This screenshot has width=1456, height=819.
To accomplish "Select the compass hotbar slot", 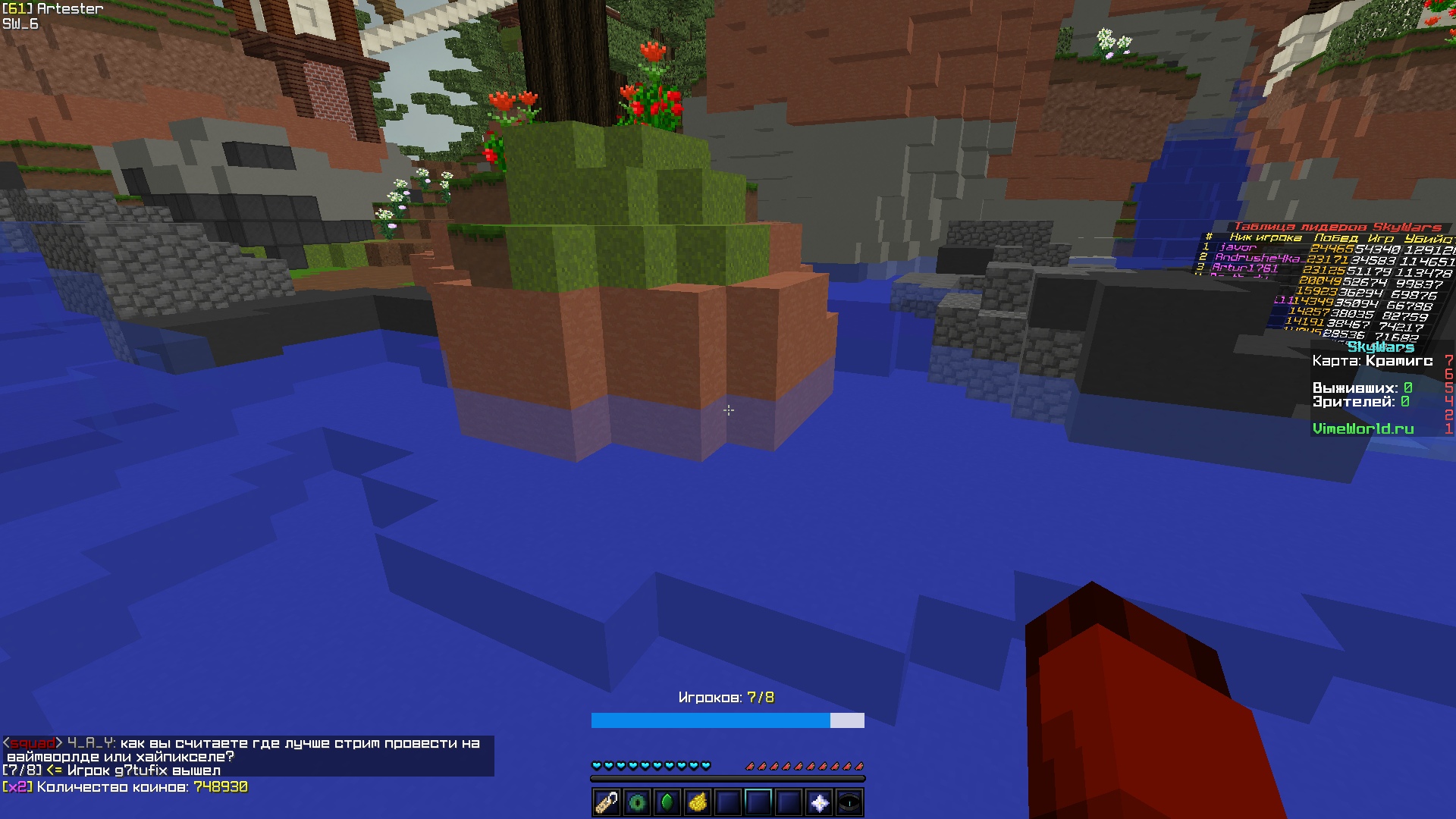I will (x=849, y=802).
